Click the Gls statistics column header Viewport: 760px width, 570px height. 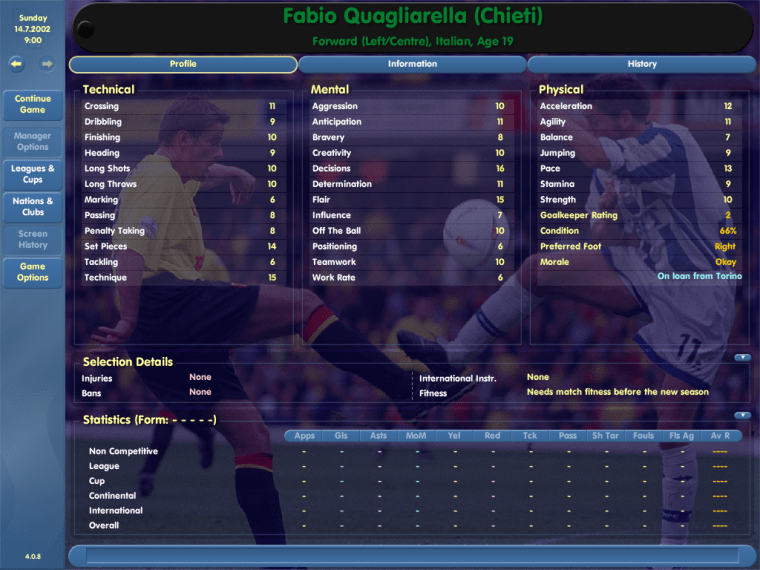(x=341, y=436)
